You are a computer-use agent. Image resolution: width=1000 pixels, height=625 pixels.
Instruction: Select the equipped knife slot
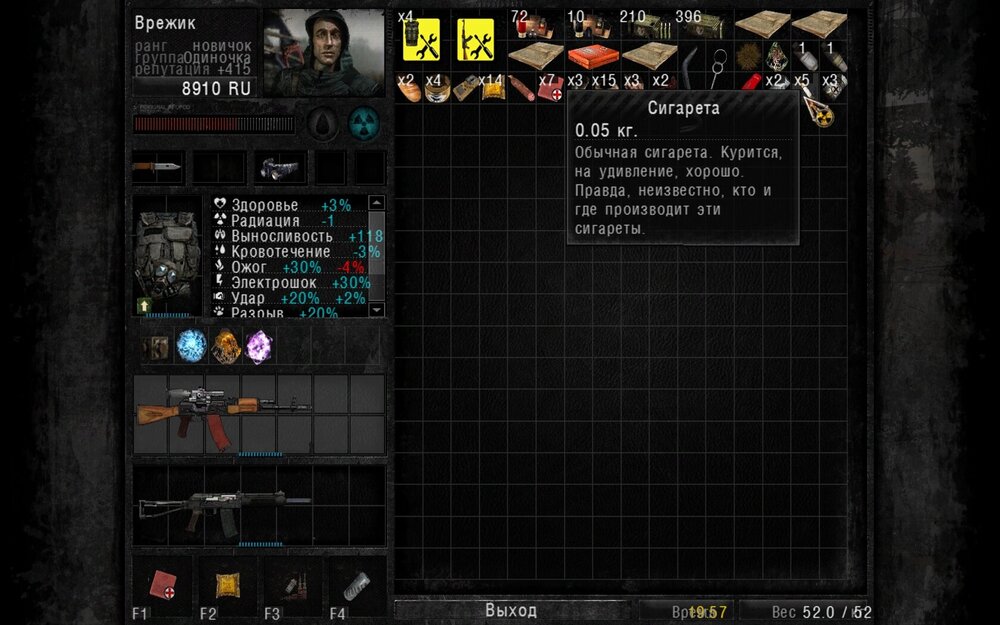click(x=158, y=167)
